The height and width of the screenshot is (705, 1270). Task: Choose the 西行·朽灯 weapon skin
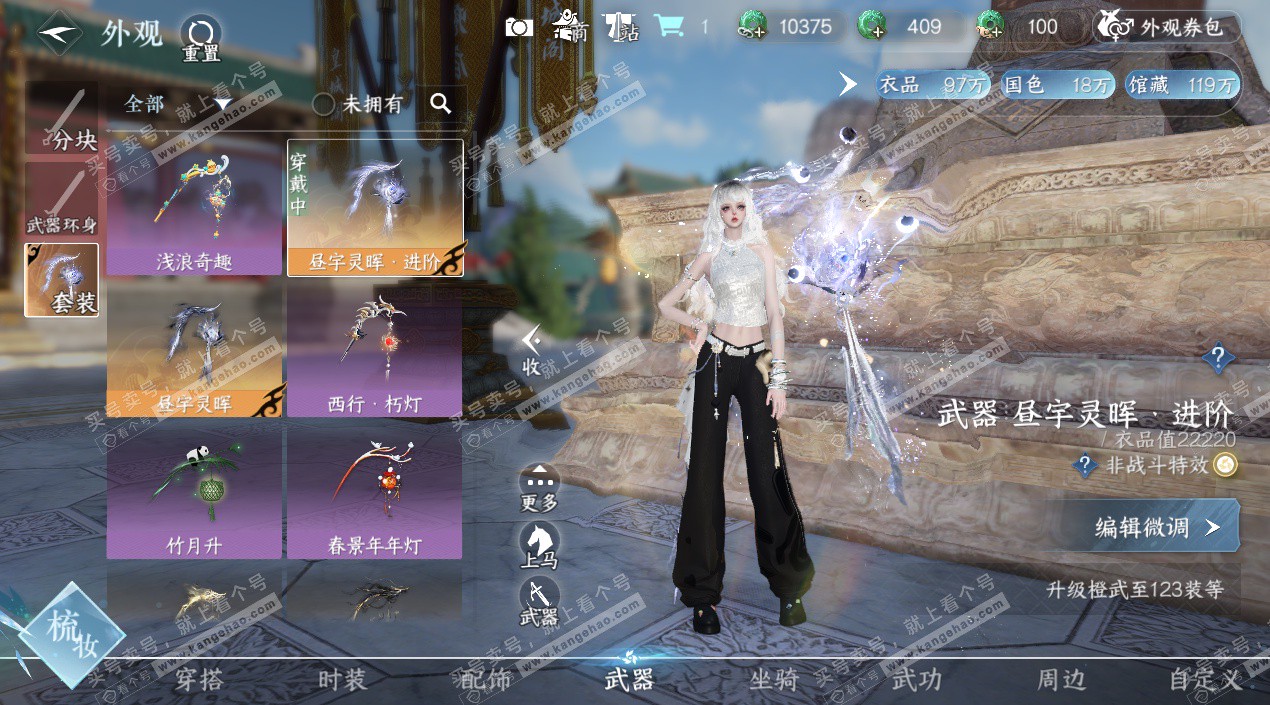click(374, 350)
